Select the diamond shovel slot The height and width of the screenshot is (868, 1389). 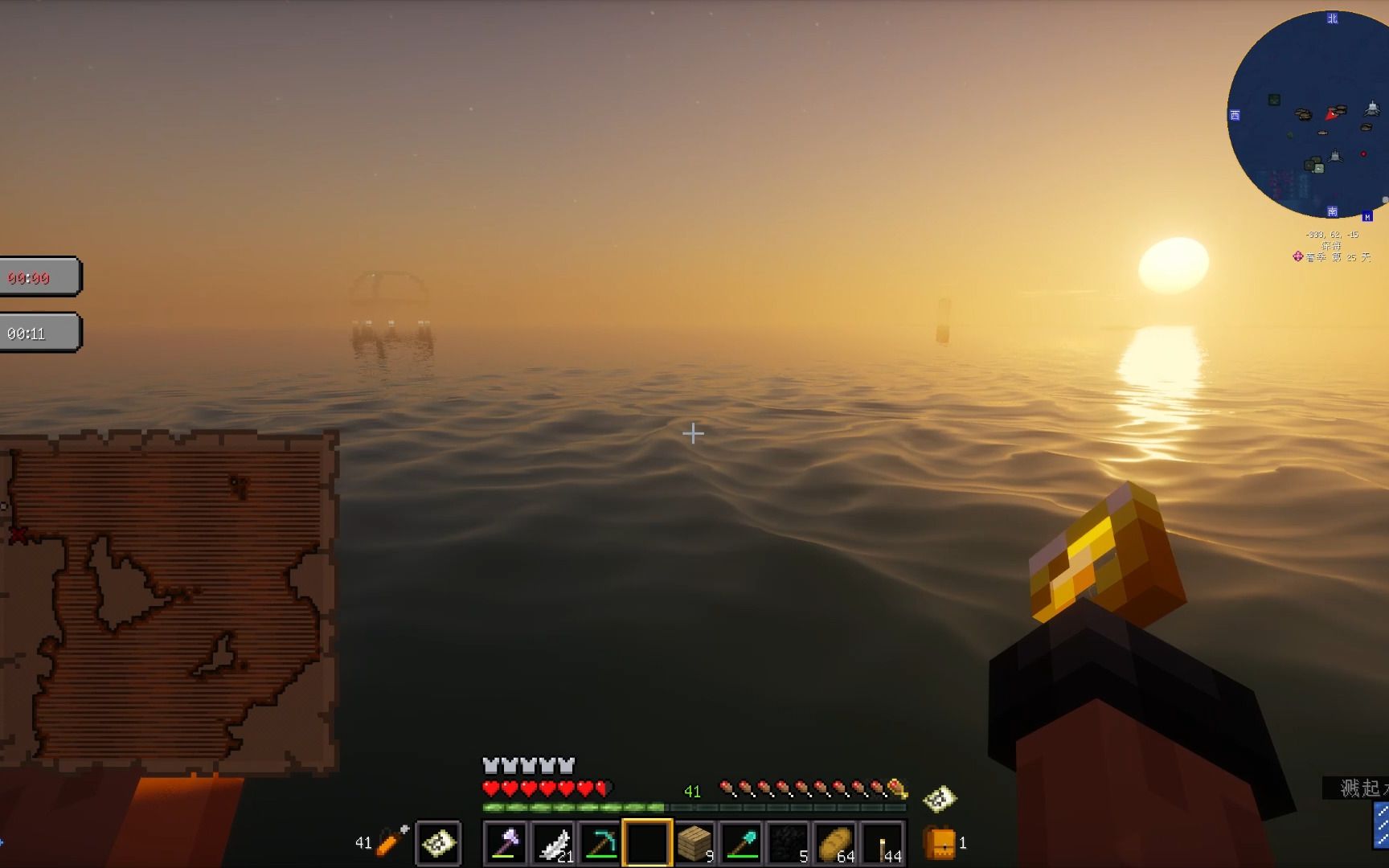[x=742, y=842]
